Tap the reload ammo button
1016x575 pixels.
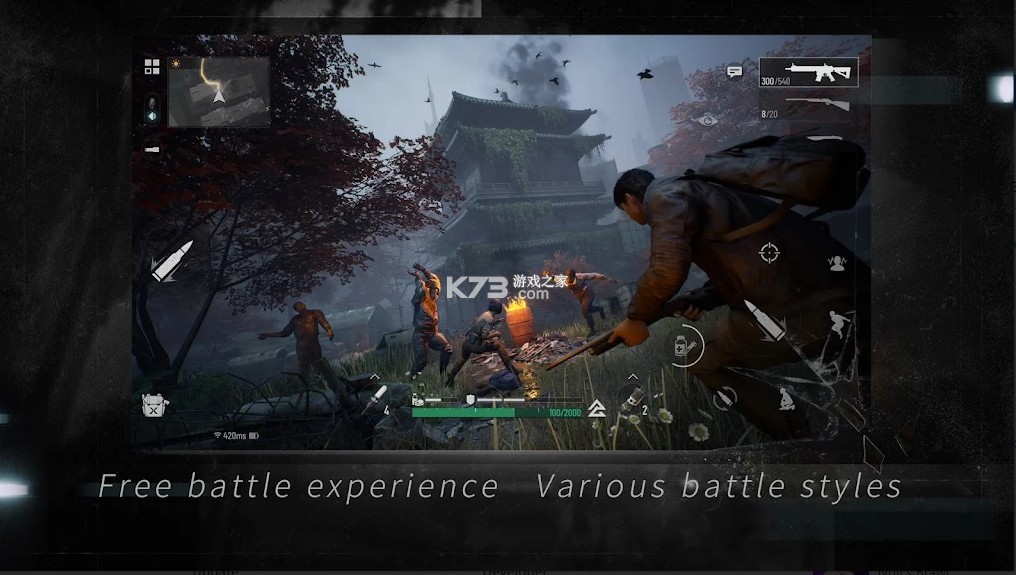(725, 397)
